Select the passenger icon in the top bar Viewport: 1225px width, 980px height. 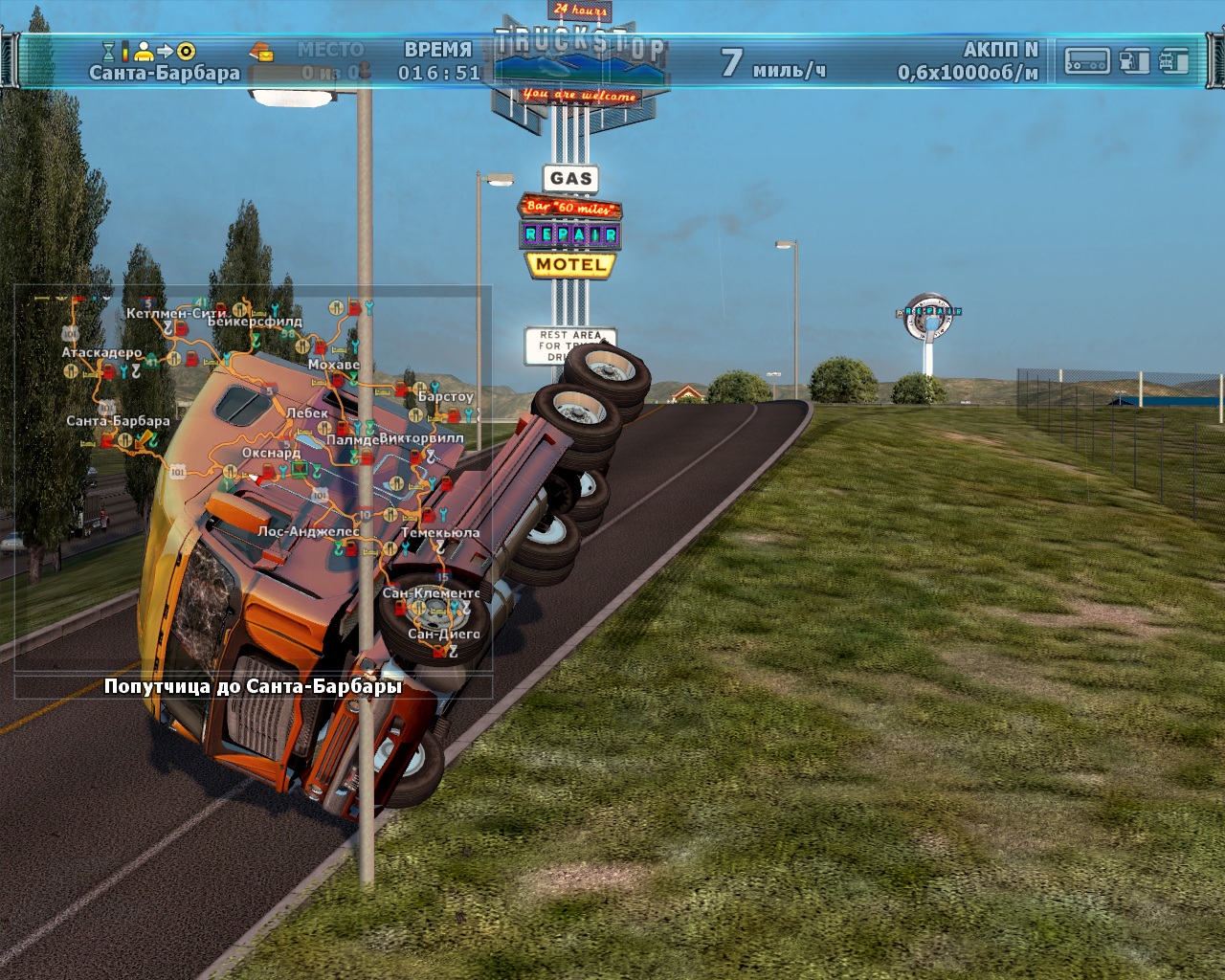(x=144, y=50)
